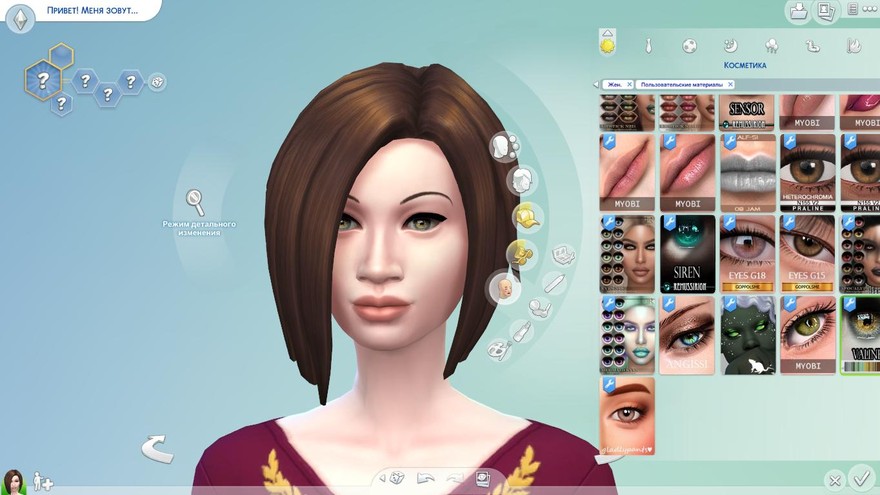Choose the SIREN eyes thumbnail
The height and width of the screenshot is (495, 880).
[688, 253]
